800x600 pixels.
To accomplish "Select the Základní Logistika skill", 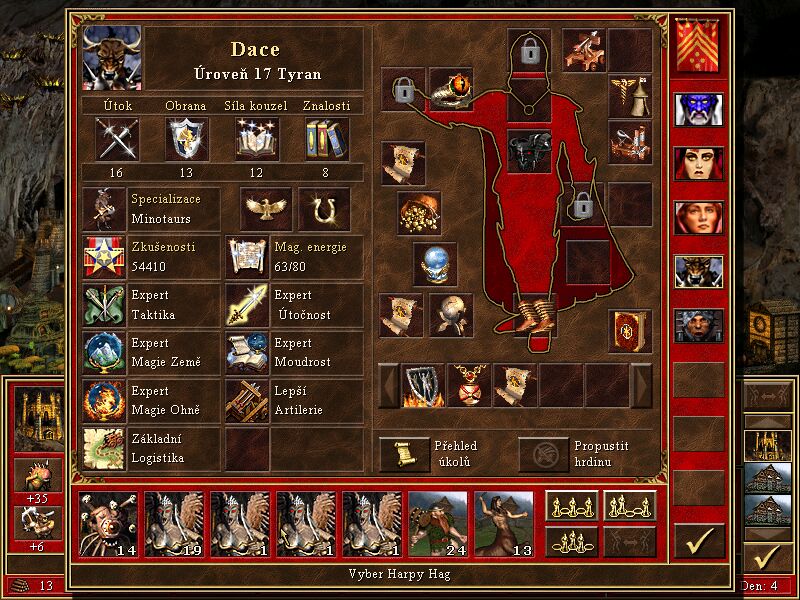I will [106, 448].
